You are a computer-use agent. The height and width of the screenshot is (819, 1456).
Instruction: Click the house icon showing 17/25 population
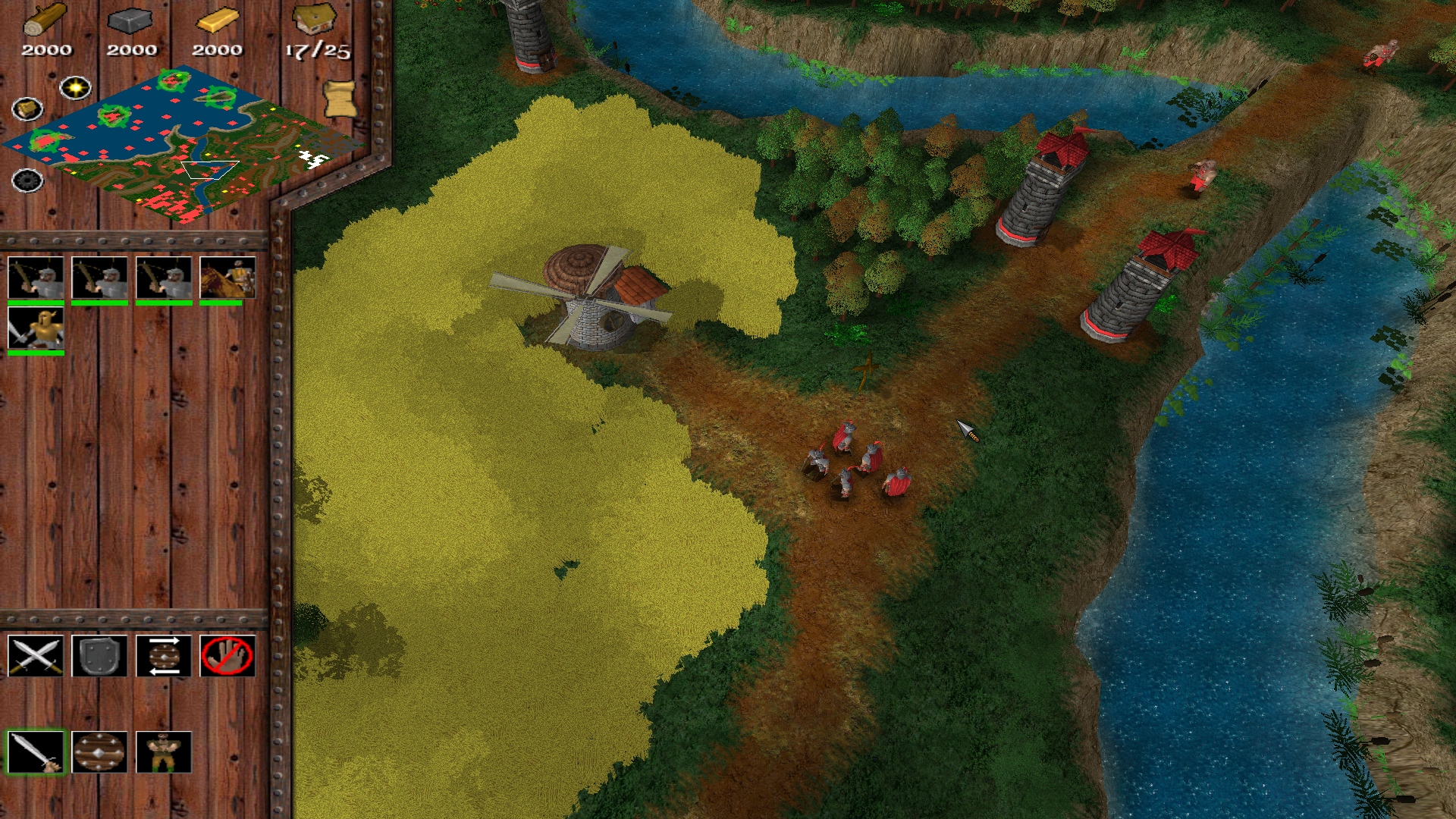point(313,19)
